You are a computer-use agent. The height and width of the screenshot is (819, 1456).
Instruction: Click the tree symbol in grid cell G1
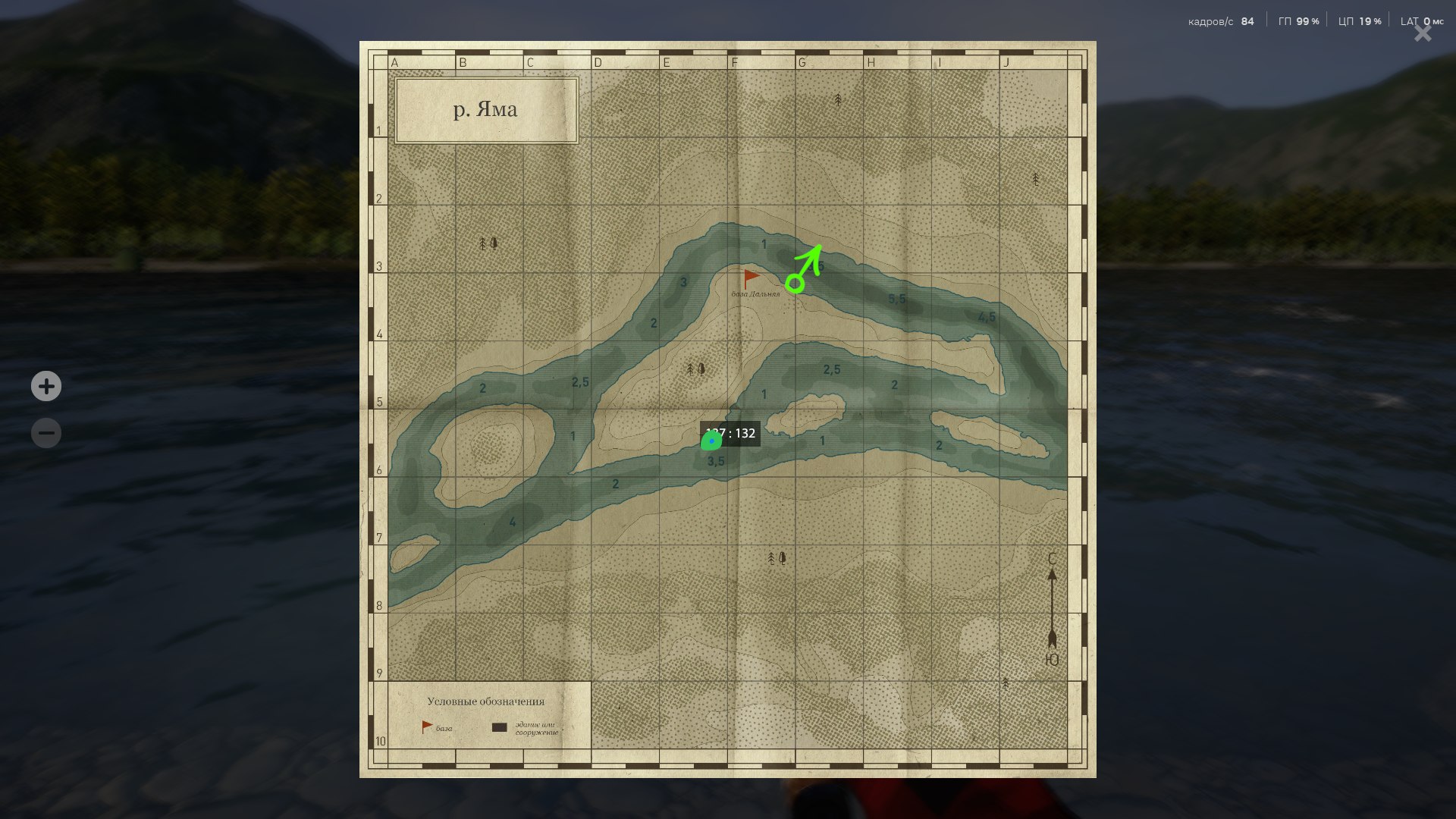[x=836, y=99]
